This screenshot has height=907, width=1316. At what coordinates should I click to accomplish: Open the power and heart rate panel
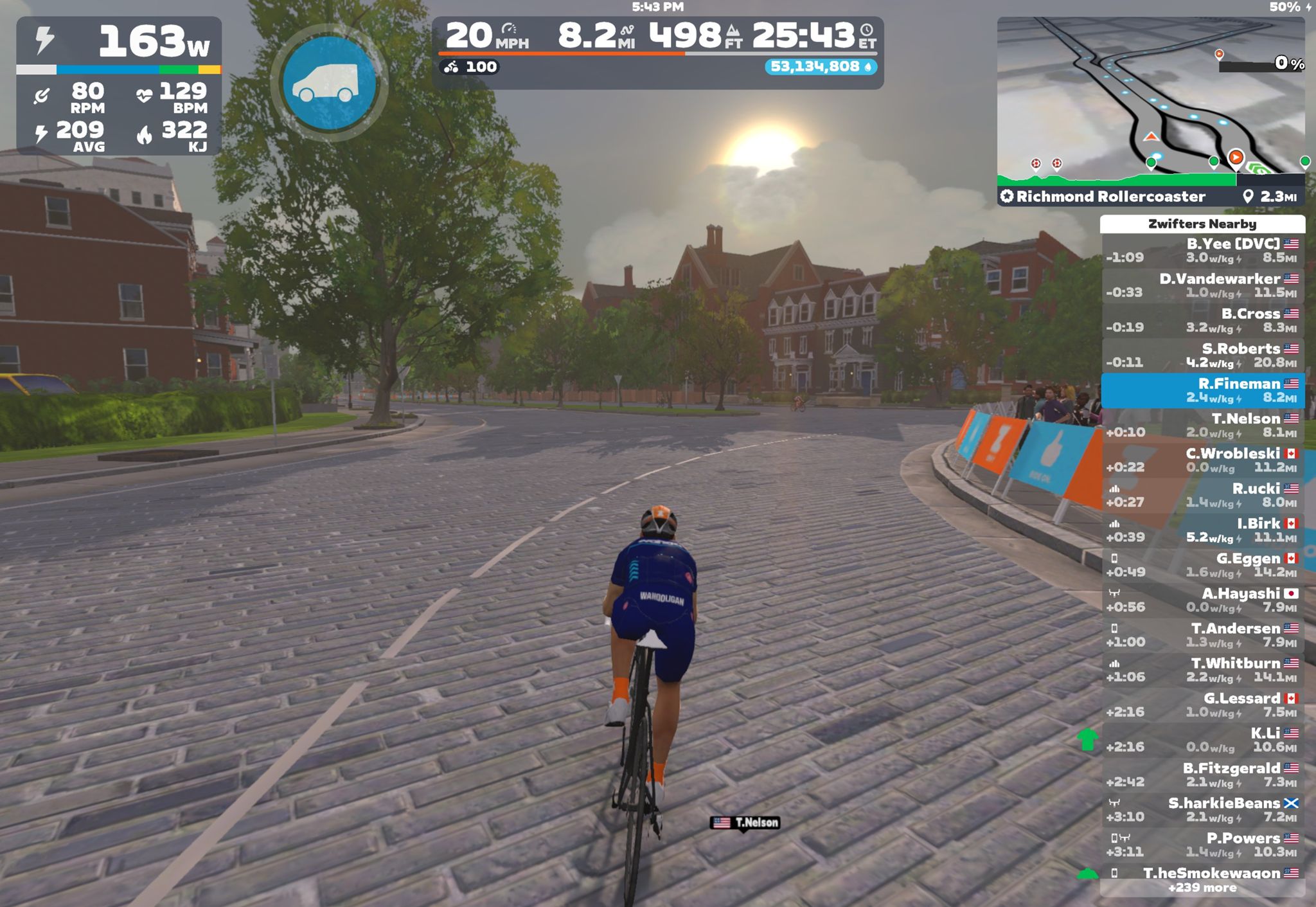click(119, 85)
